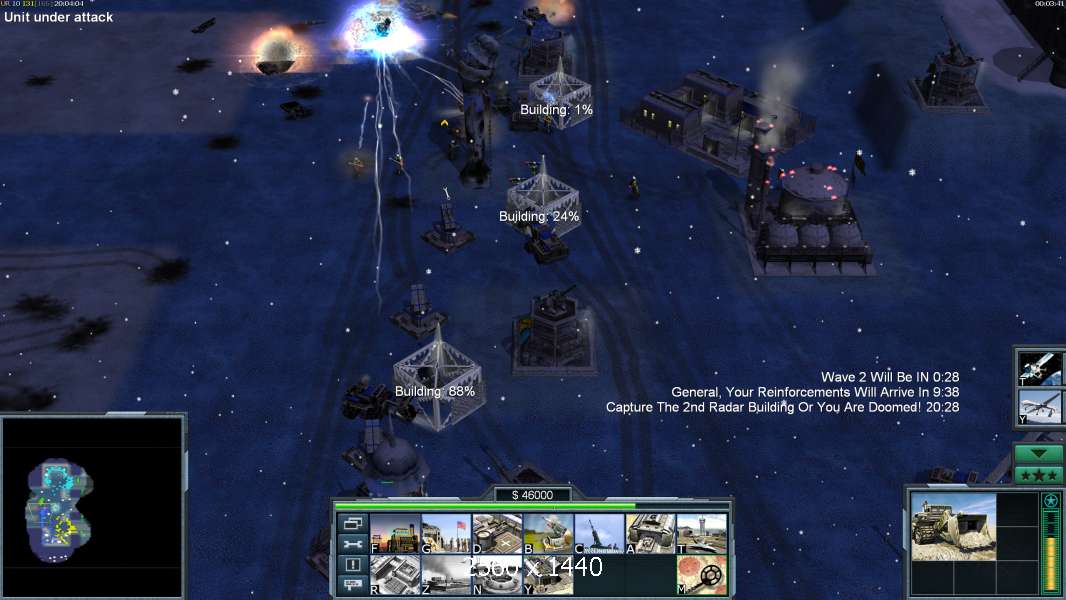The width and height of the screenshot is (1066, 600).
Task: Choose the barracks build icon with flag (G)
Action: 446,533
